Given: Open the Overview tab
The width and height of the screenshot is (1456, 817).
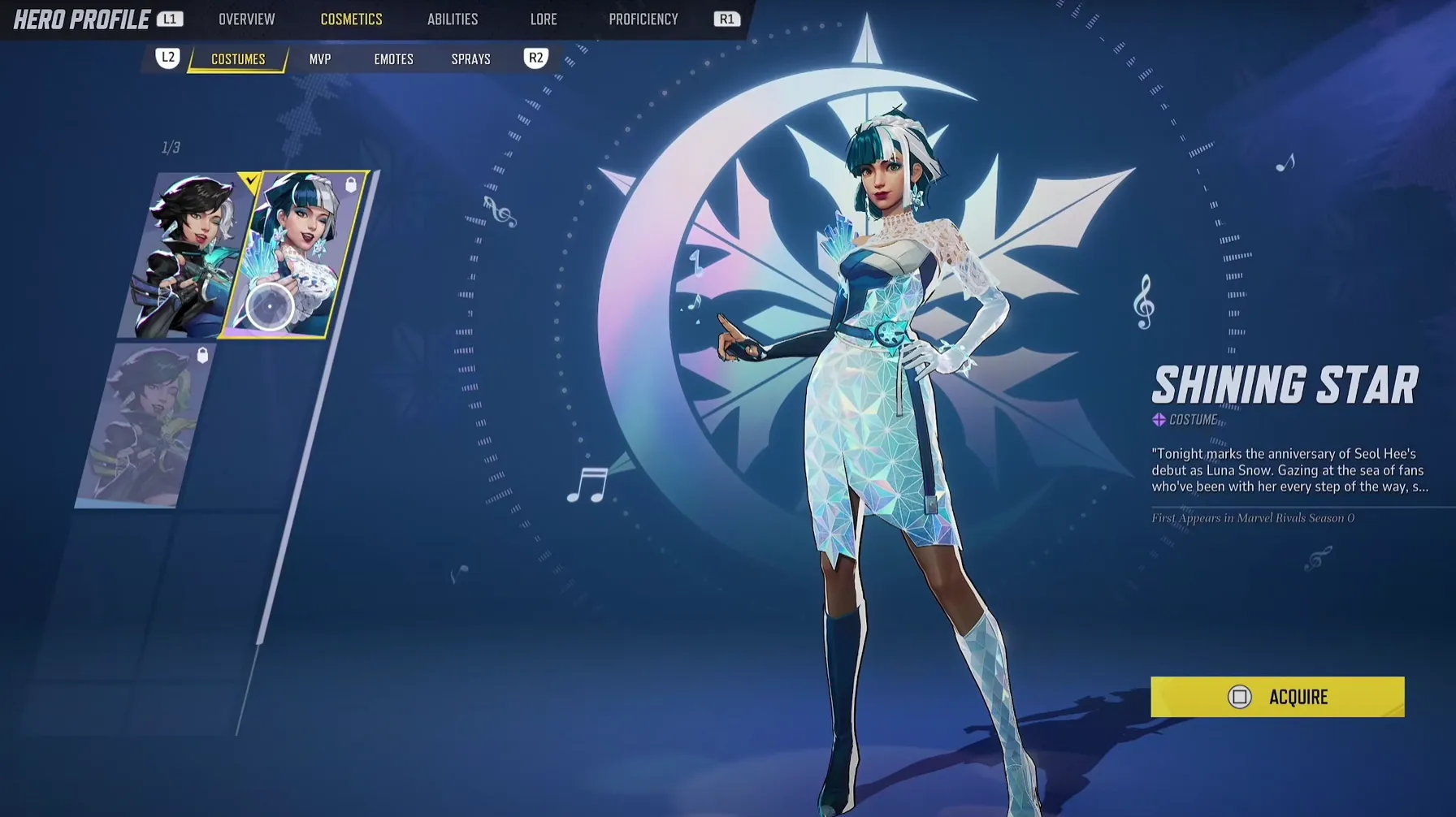Looking at the screenshot, I should (246, 19).
